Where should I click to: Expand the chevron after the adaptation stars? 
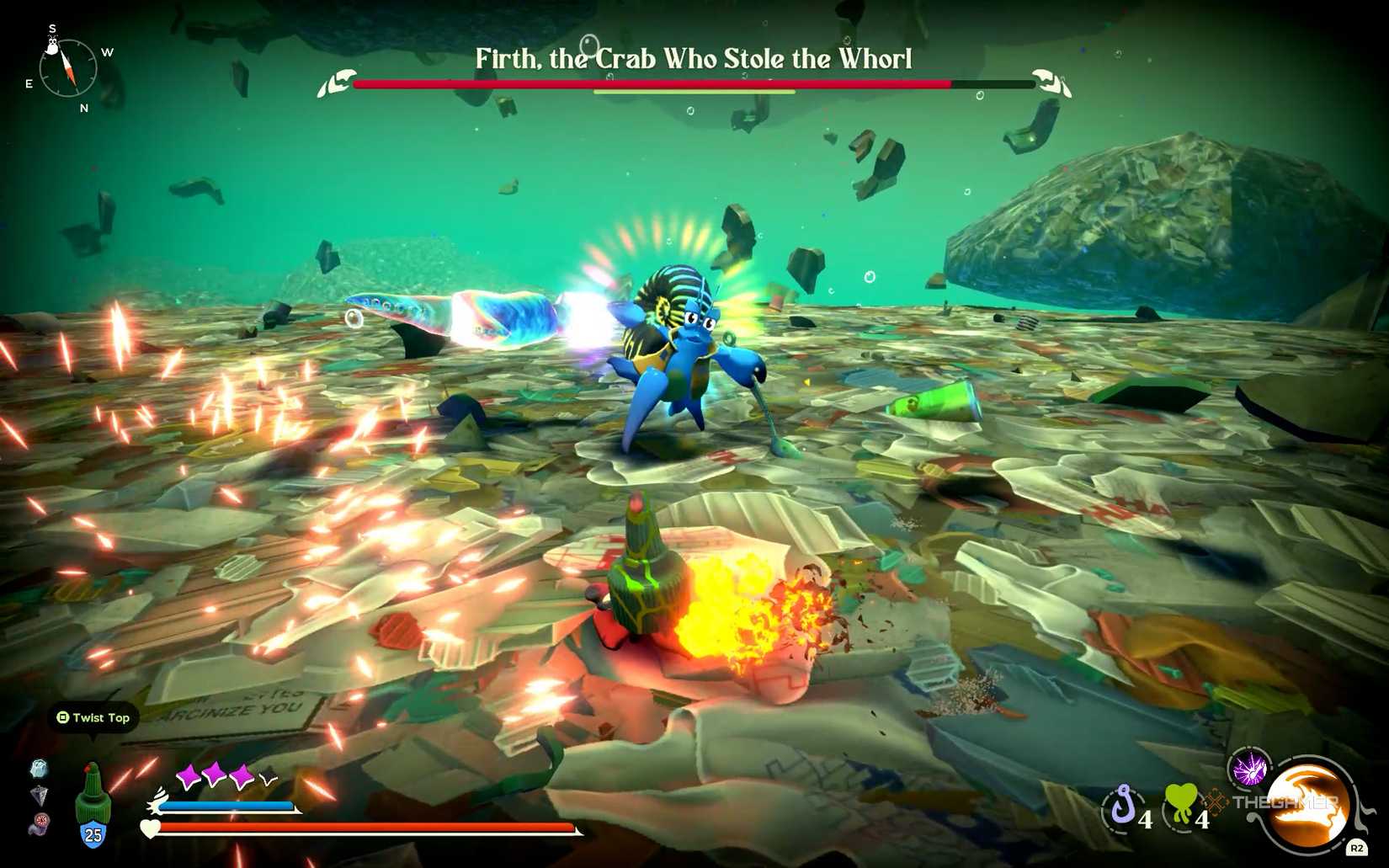[269, 780]
